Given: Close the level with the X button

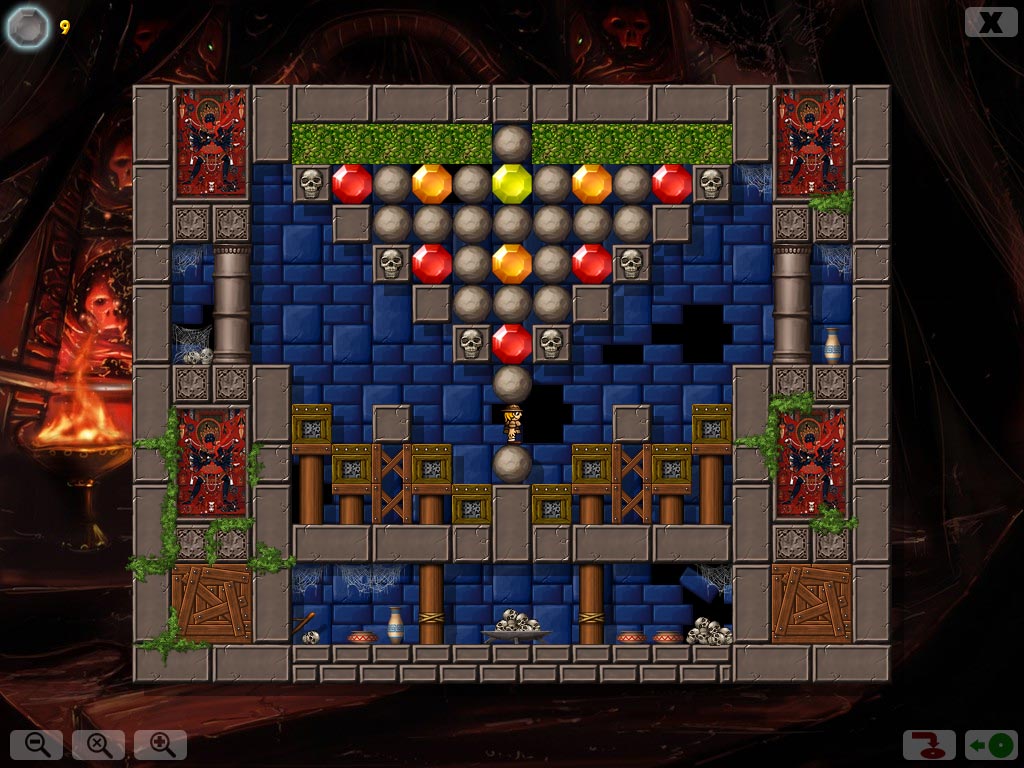Looking at the screenshot, I should [990, 22].
